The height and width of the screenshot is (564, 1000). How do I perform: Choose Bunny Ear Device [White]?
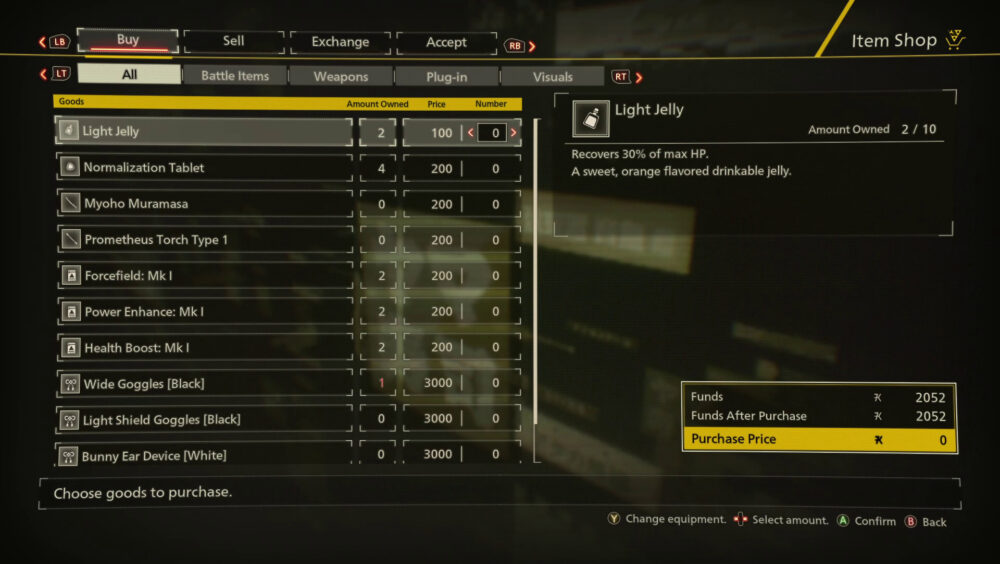(204, 455)
